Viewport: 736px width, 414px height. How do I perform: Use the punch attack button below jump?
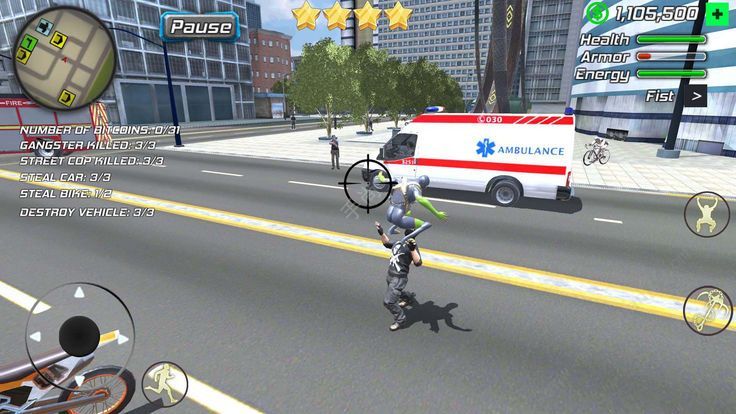tap(706, 309)
